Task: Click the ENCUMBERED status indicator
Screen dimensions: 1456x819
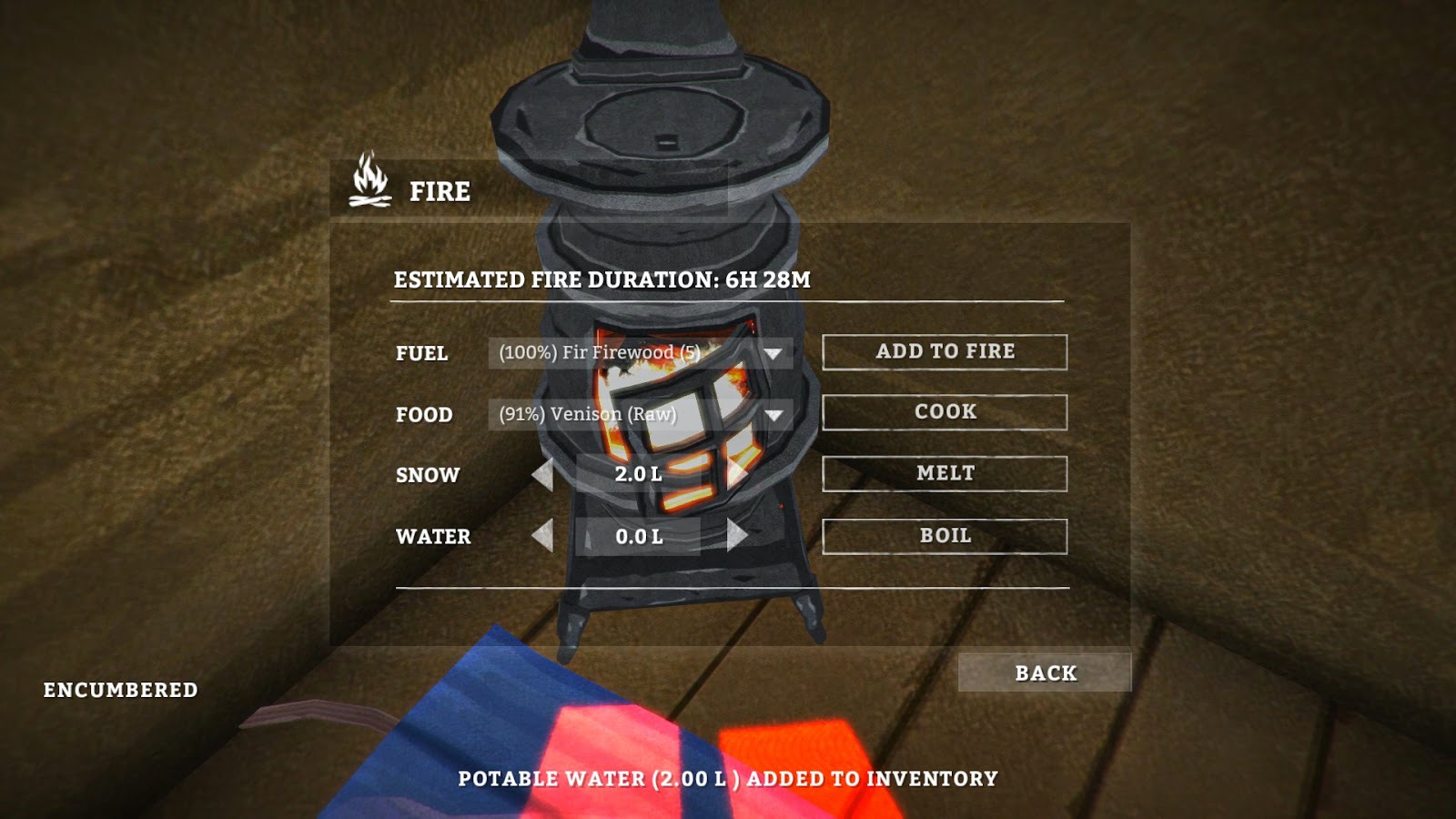Action: click(x=121, y=690)
